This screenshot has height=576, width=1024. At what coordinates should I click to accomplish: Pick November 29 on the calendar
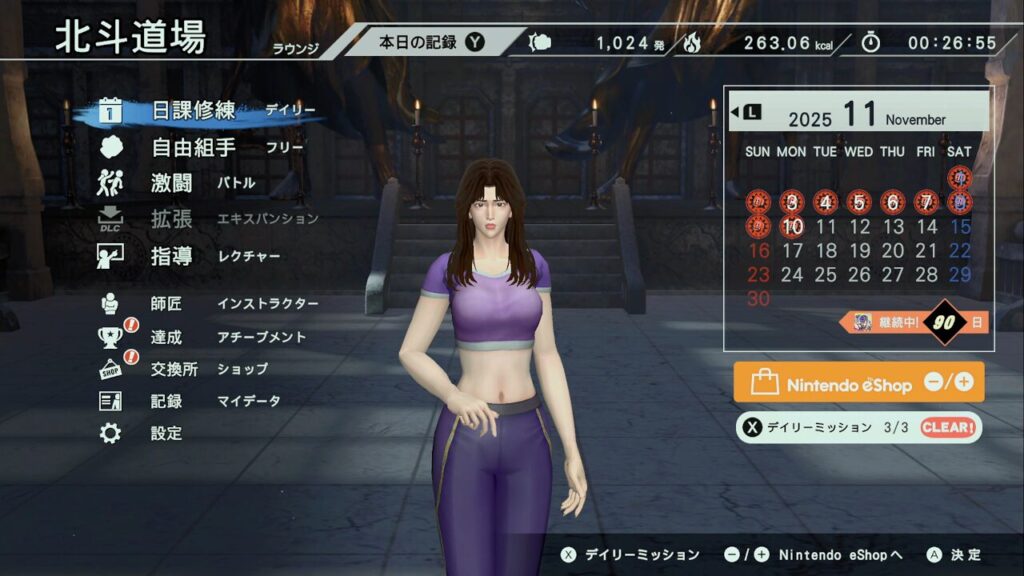[959, 275]
